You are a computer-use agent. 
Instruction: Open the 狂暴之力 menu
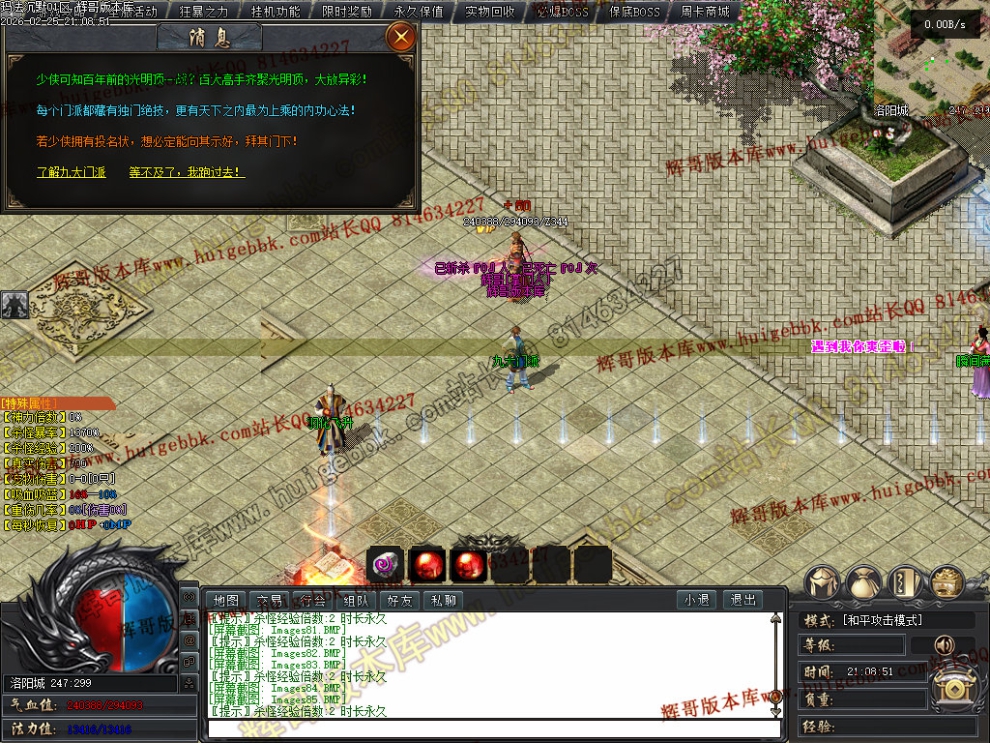204,12
